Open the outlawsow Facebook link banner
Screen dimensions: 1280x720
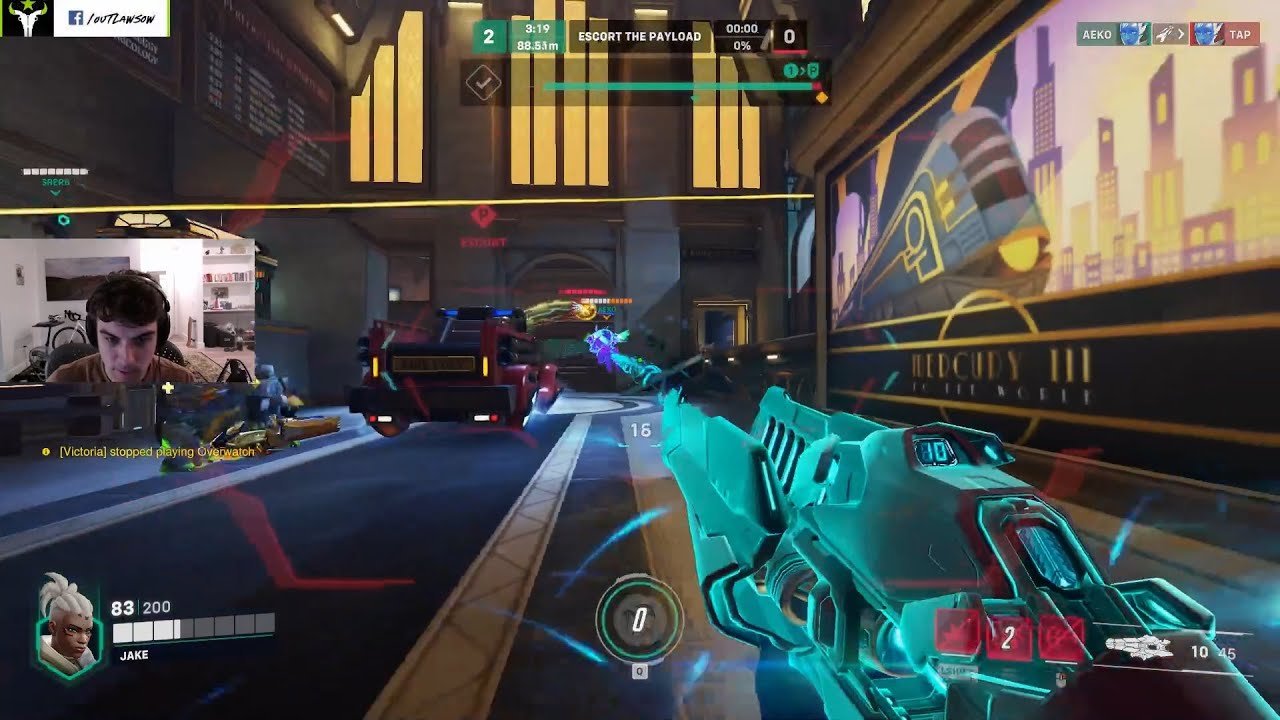pyautogui.click(x=111, y=18)
